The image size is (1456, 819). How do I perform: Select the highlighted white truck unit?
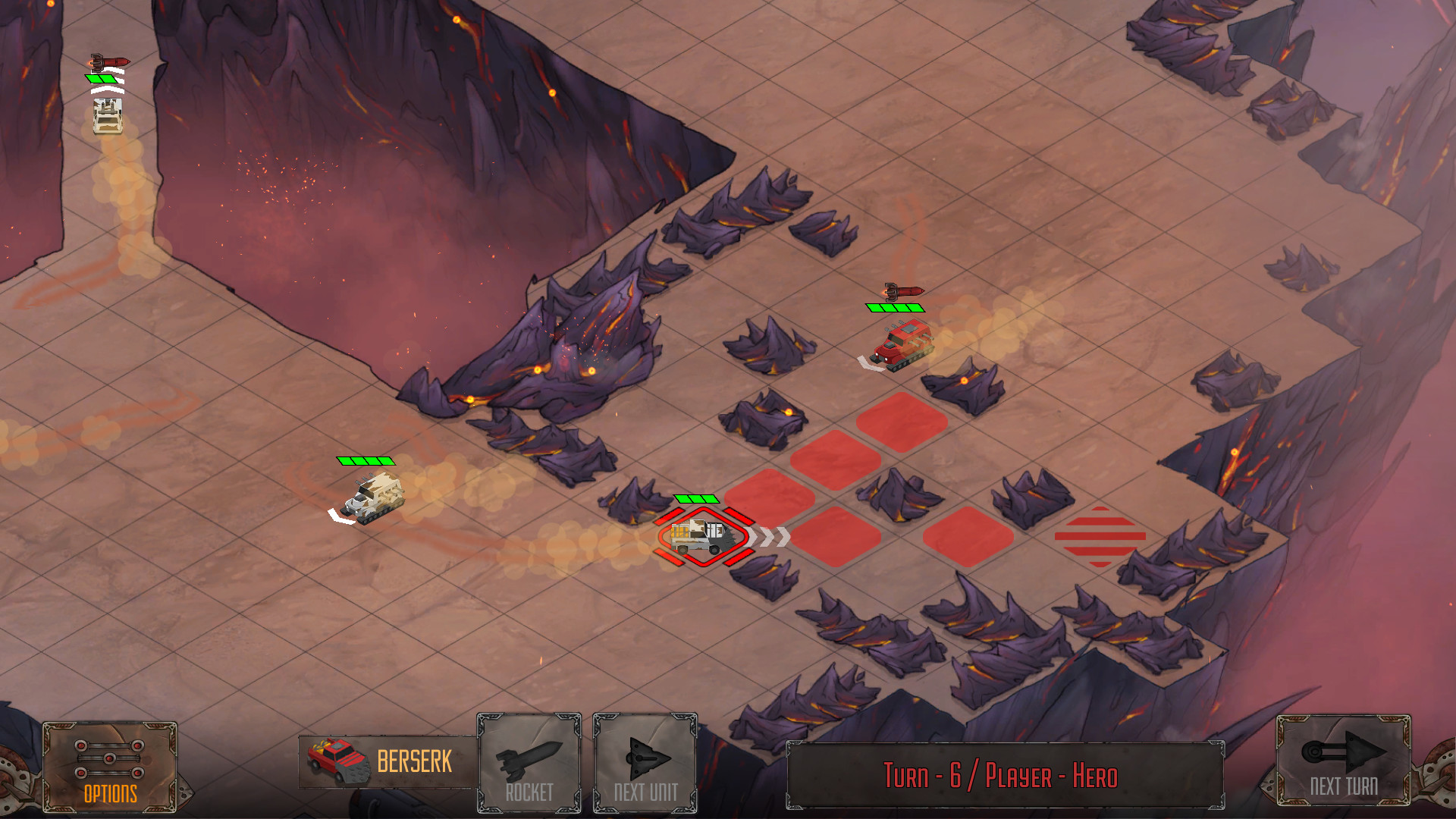point(702,536)
